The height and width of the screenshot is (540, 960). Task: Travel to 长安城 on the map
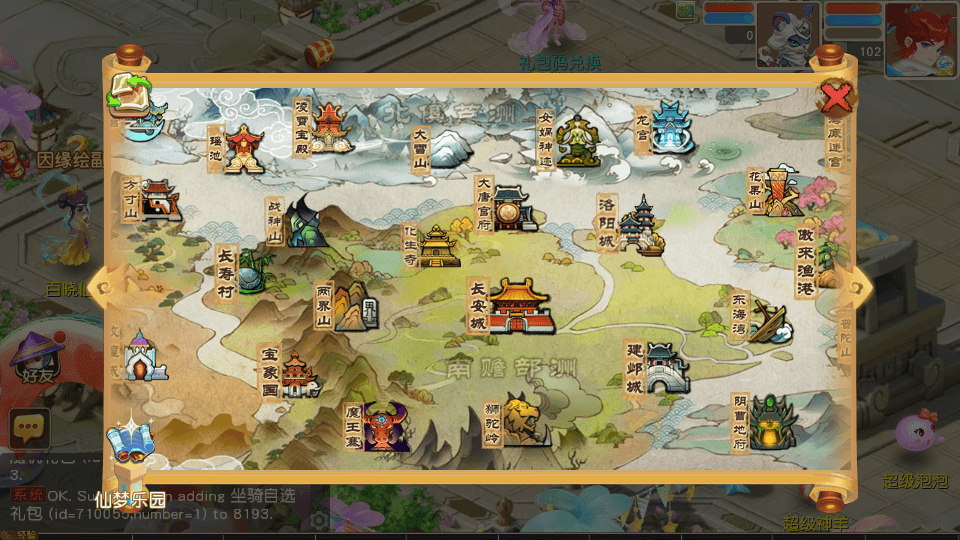click(520, 305)
